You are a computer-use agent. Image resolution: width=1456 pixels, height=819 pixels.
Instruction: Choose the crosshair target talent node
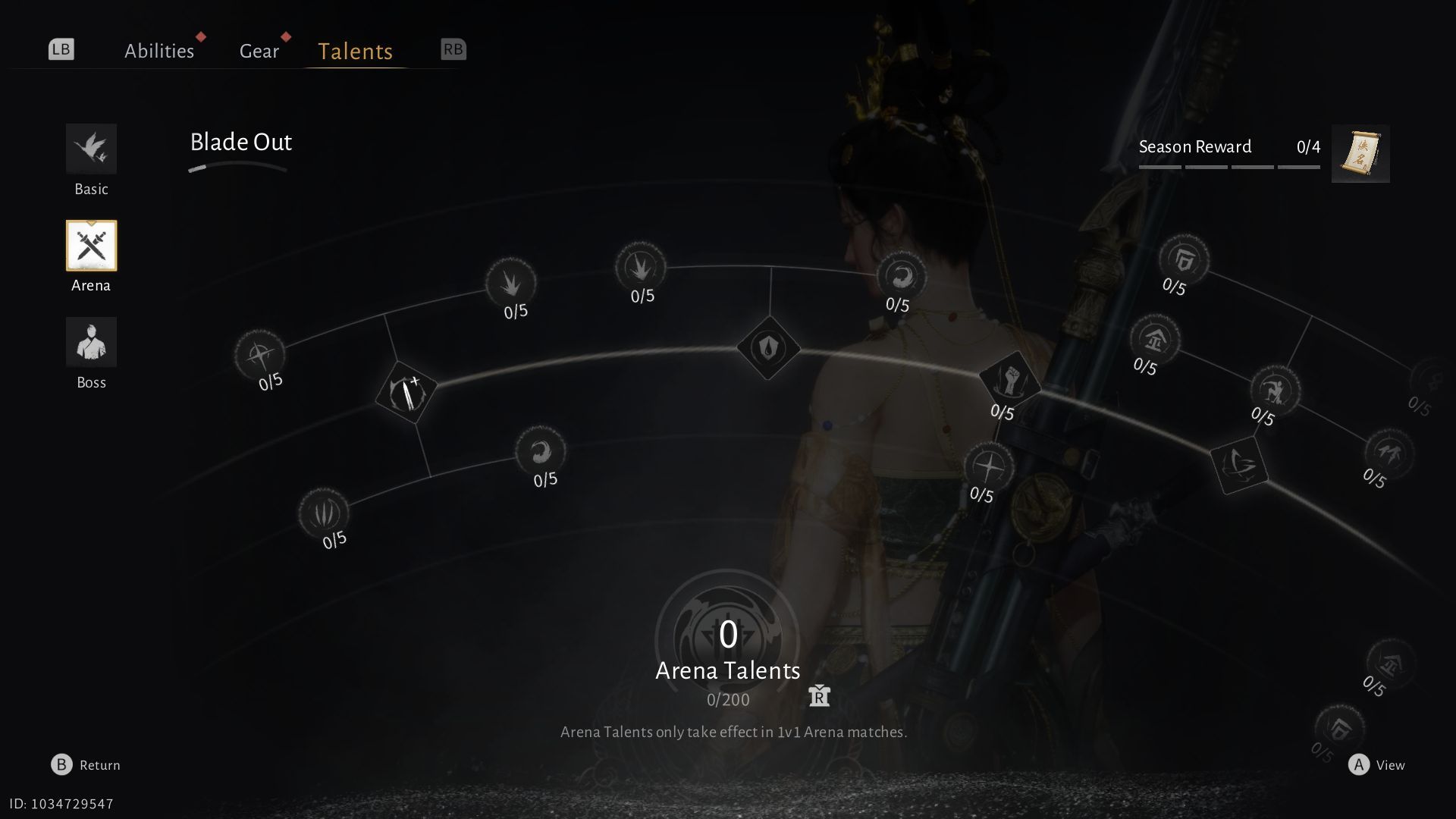(259, 354)
